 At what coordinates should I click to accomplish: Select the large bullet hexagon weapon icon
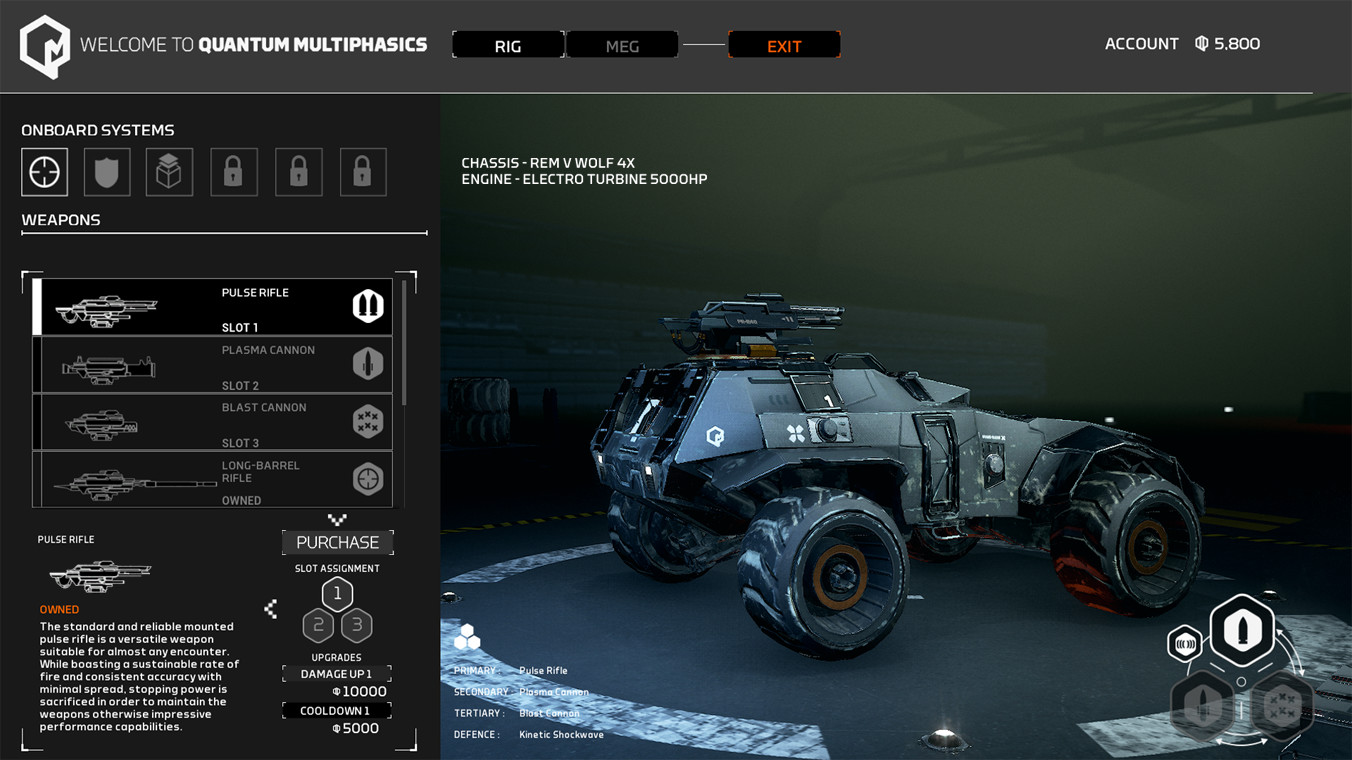pyautogui.click(x=1242, y=631)
